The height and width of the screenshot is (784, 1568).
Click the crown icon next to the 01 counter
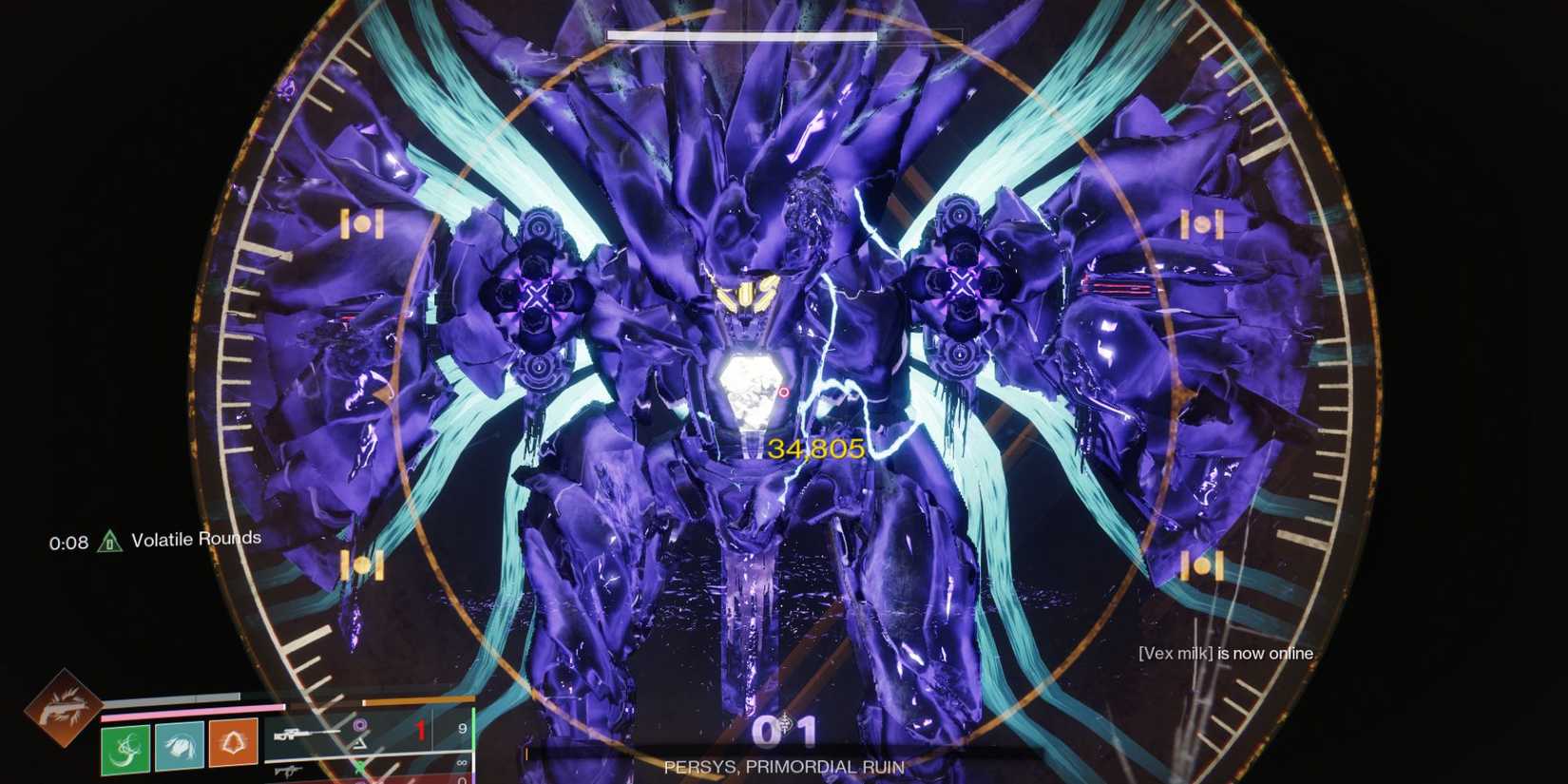(786, 722)
